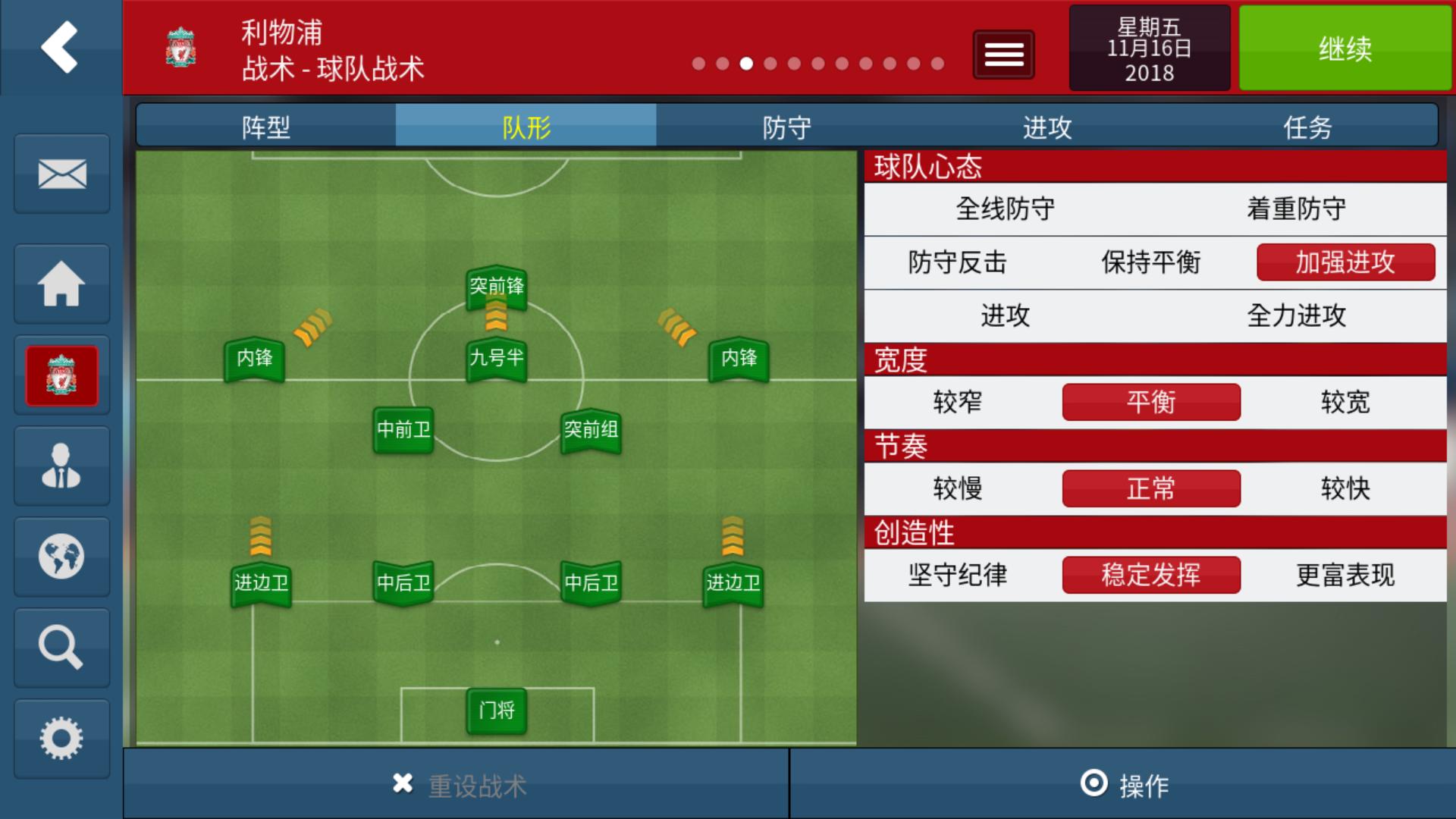The width and height of the screenshot is (1456, 819).
Task: Switch to the 防守 tab
Action: click(786, 127)
